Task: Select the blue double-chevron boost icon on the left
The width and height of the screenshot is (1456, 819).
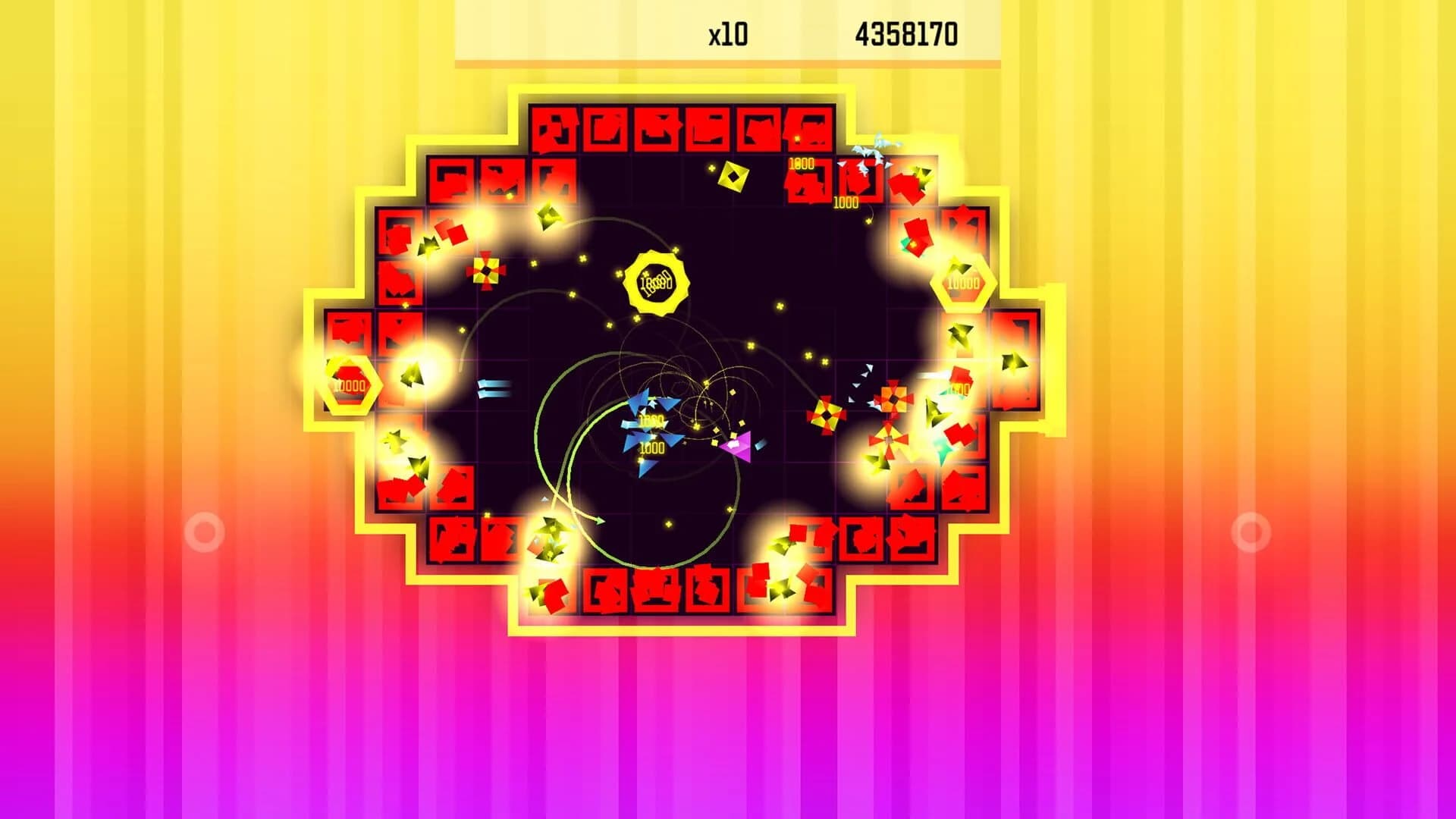Action: (x=493, y=388)
